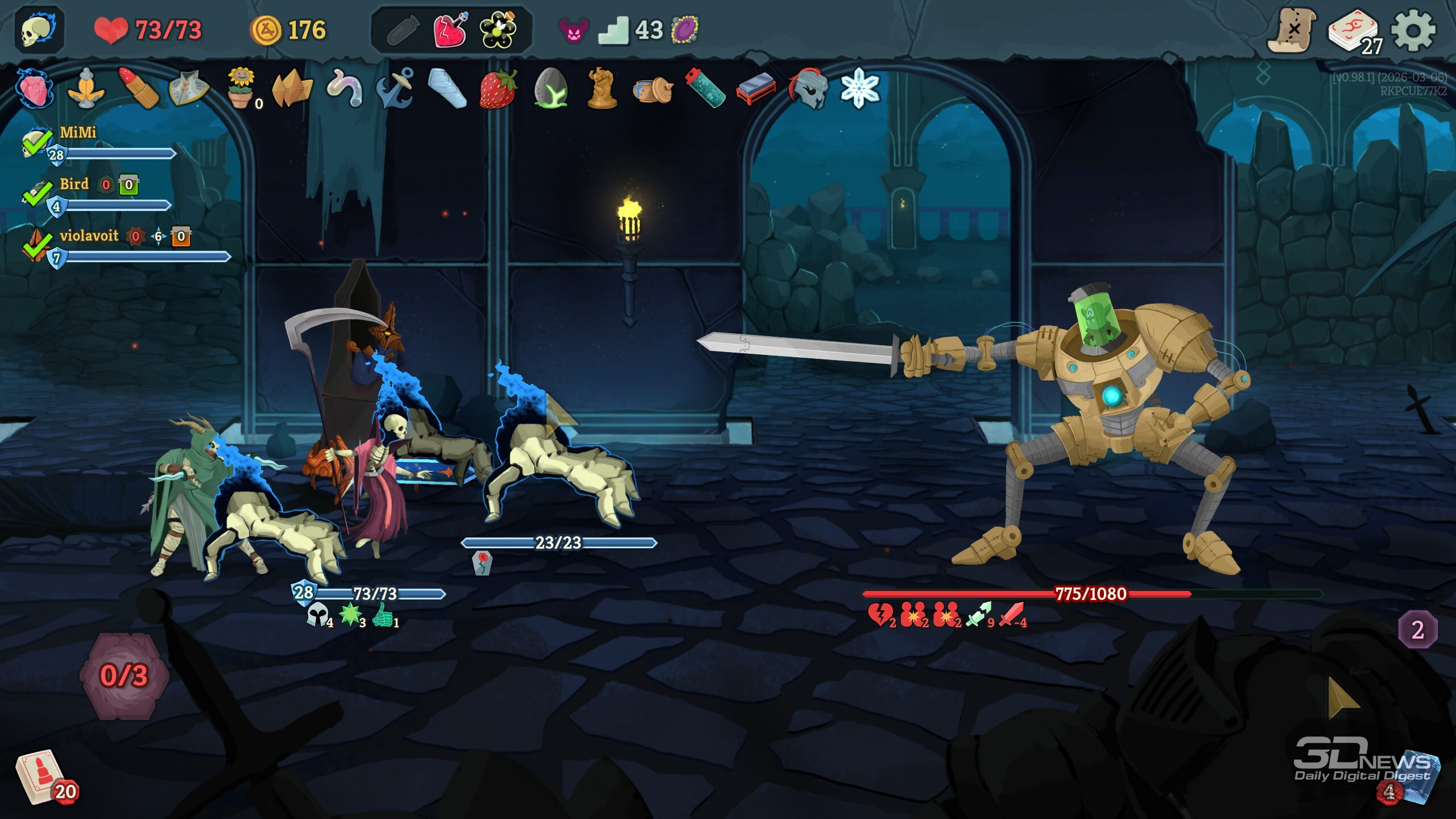Select player MiMi in the party list
The image size is (1456, 819).
pyautogui.click(x=78, y=133)
